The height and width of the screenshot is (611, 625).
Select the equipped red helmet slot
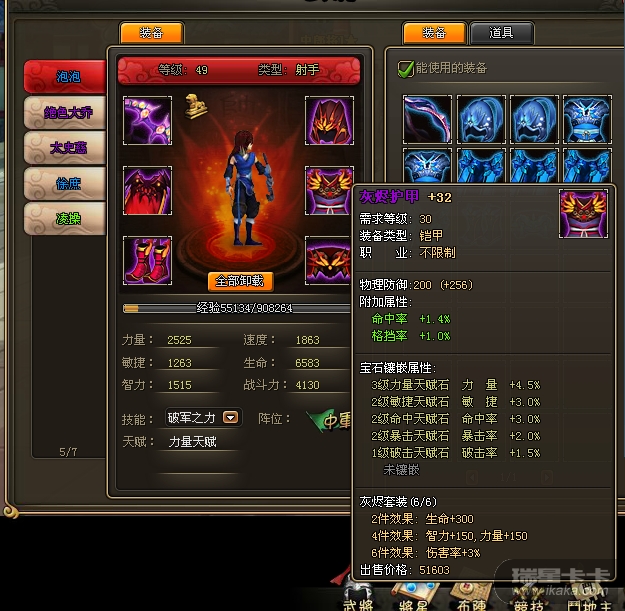coord(329,120)
